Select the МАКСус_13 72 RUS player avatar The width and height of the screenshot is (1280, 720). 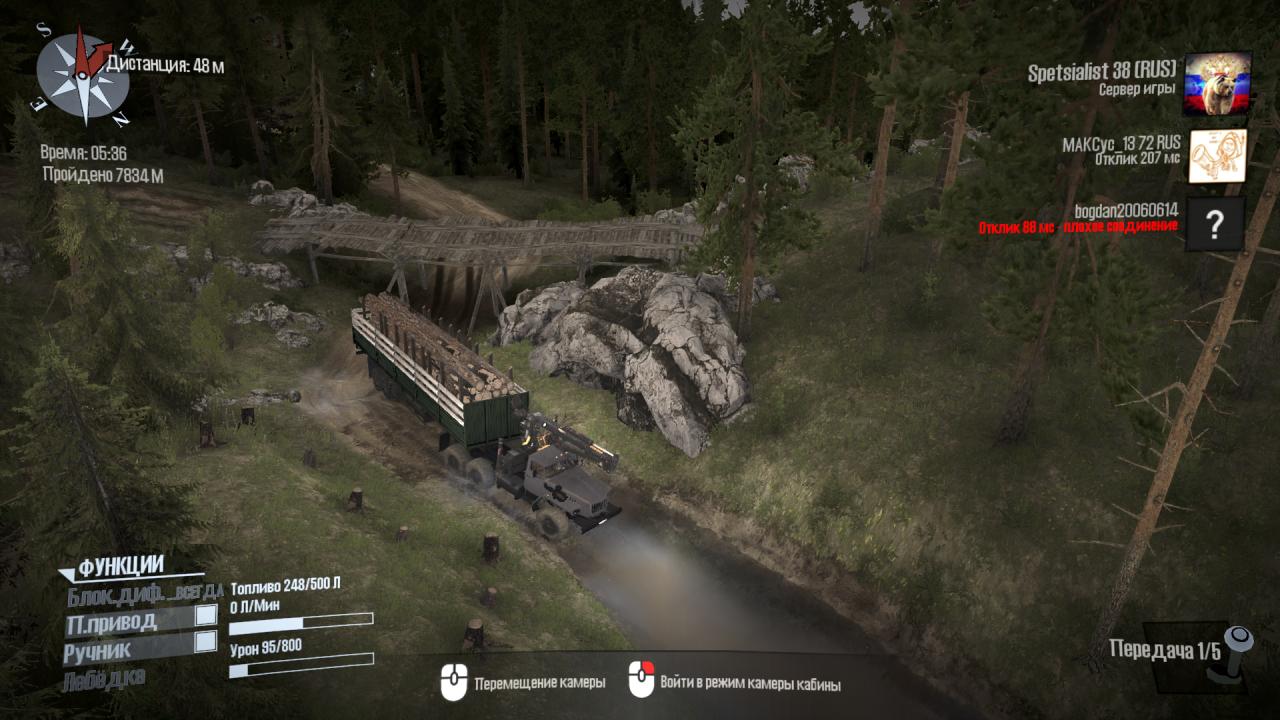click(1216, 156)
